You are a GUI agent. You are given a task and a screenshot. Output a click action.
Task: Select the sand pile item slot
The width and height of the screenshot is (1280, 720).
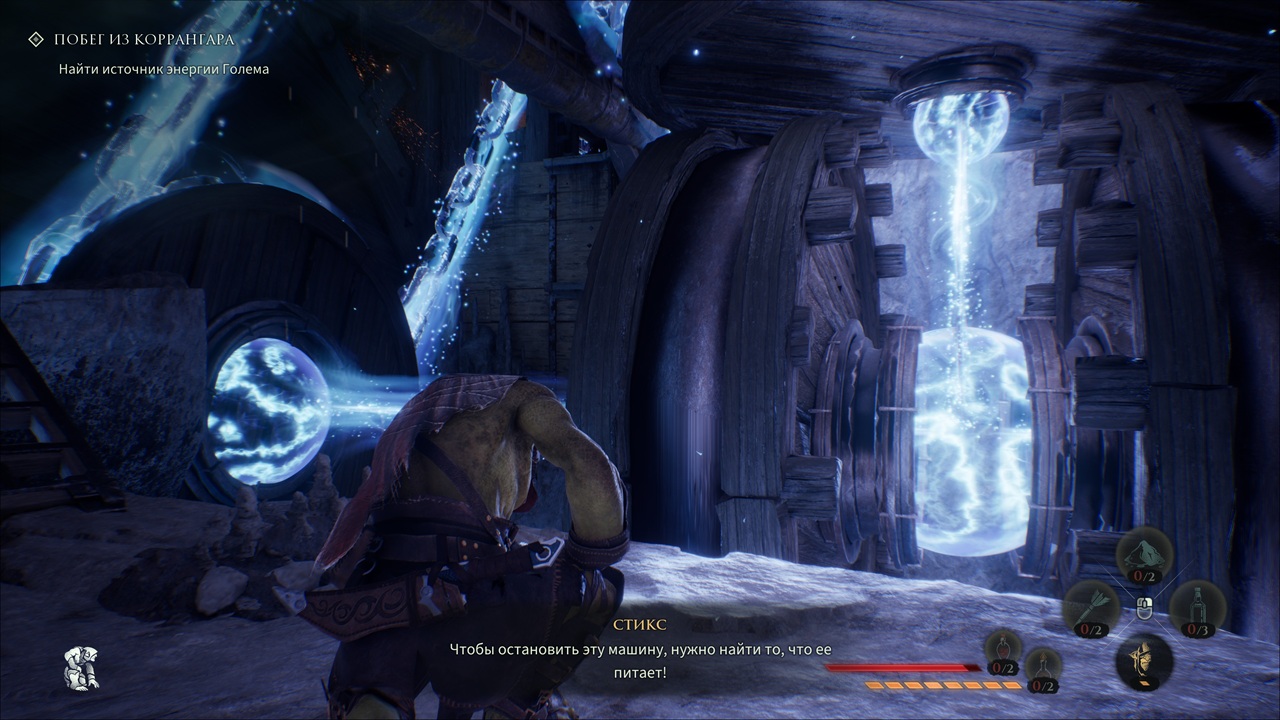click(1144, 556)
